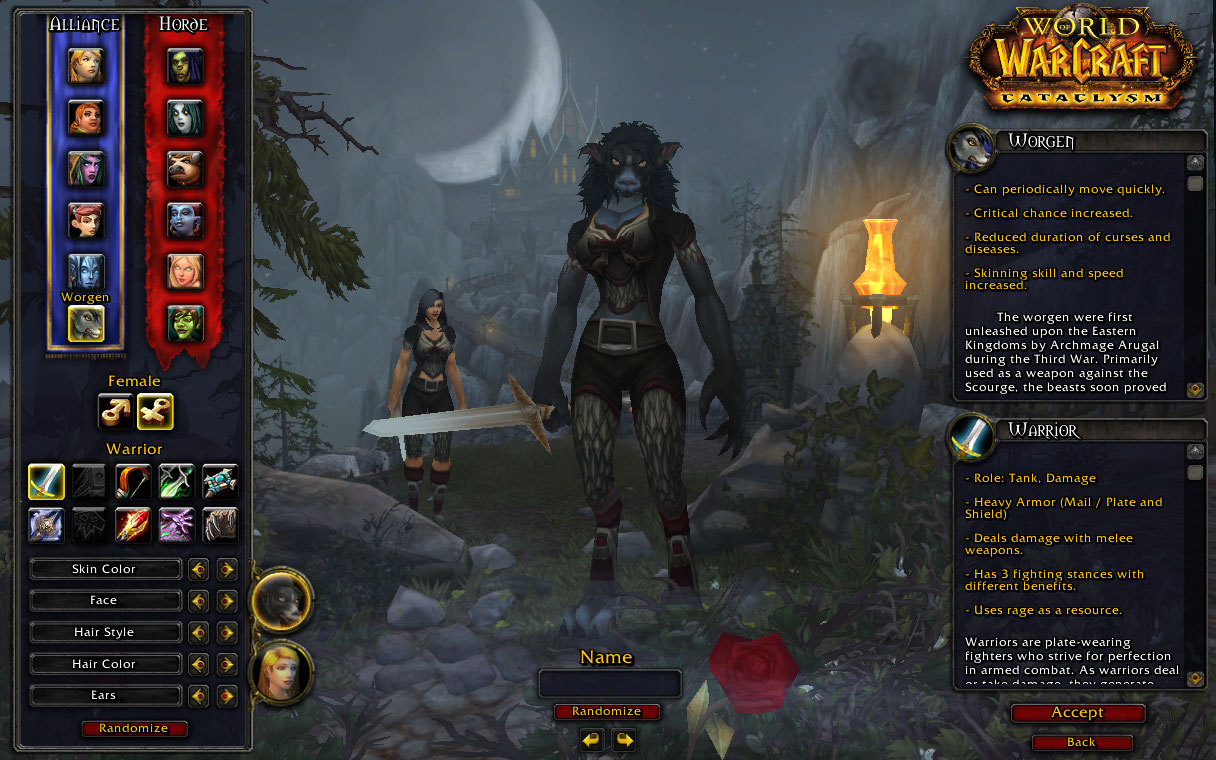Cycle Ears to next option
The image size is (1216, 760).
pos(227,696)
